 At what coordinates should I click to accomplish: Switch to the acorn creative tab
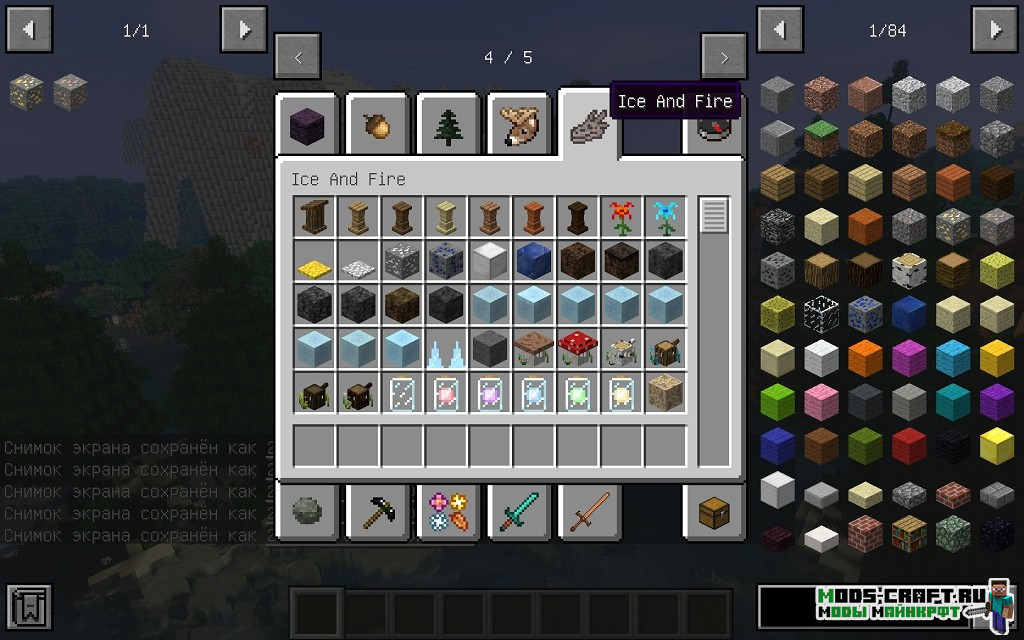(379, 126)
